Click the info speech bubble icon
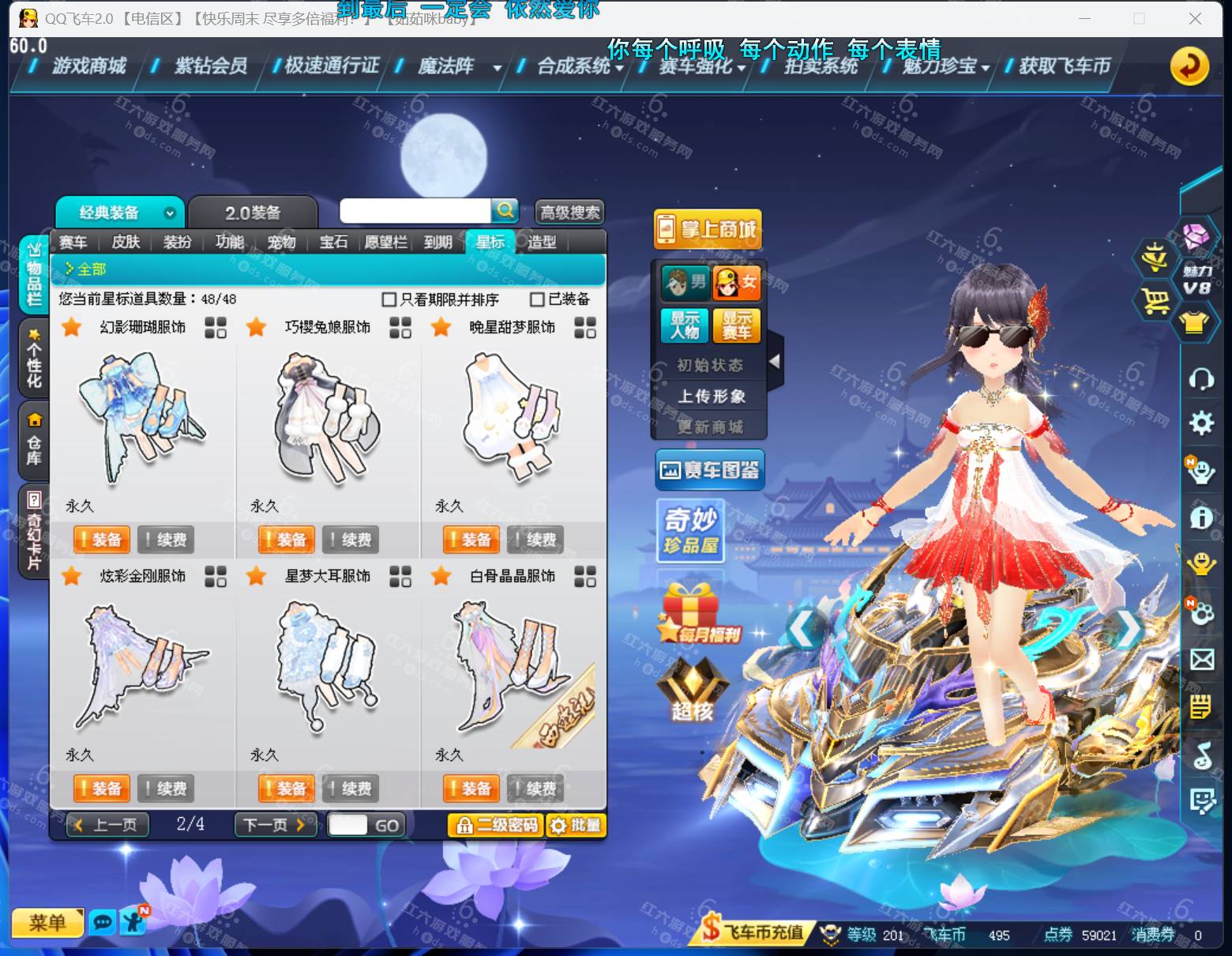Viewport: 1232px width, 956px height. [x=1202, y=519]
